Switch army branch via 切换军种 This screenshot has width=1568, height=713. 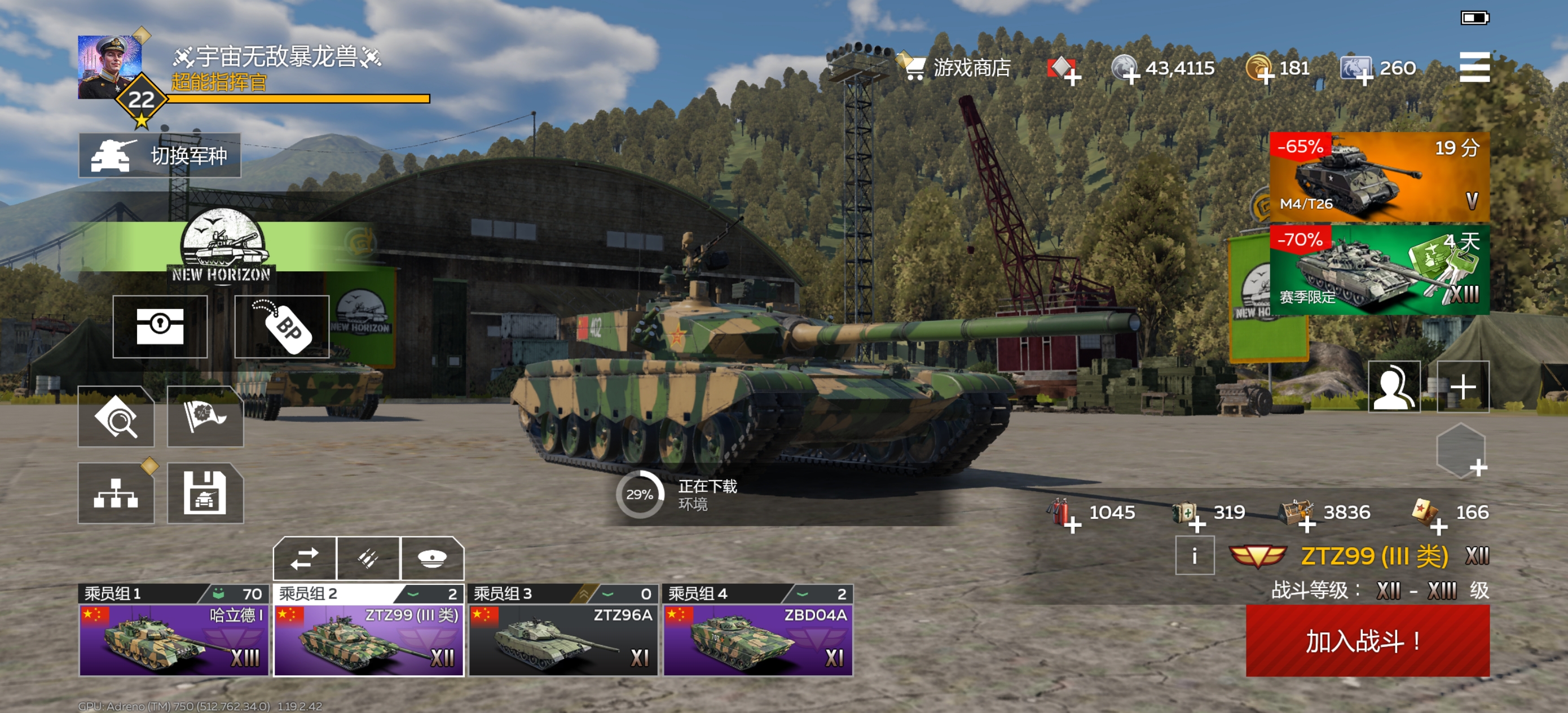(x=160, y=155)
